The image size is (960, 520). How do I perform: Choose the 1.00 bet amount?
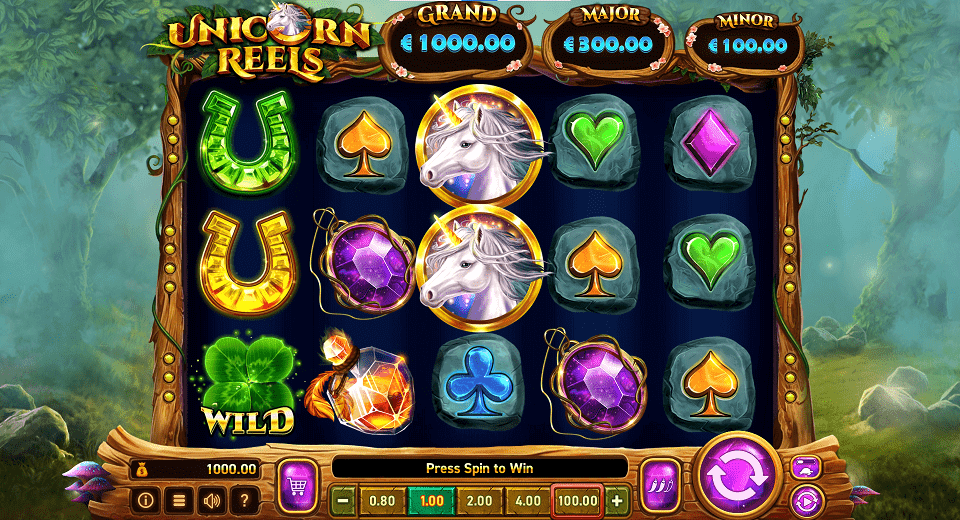point(431,500)
